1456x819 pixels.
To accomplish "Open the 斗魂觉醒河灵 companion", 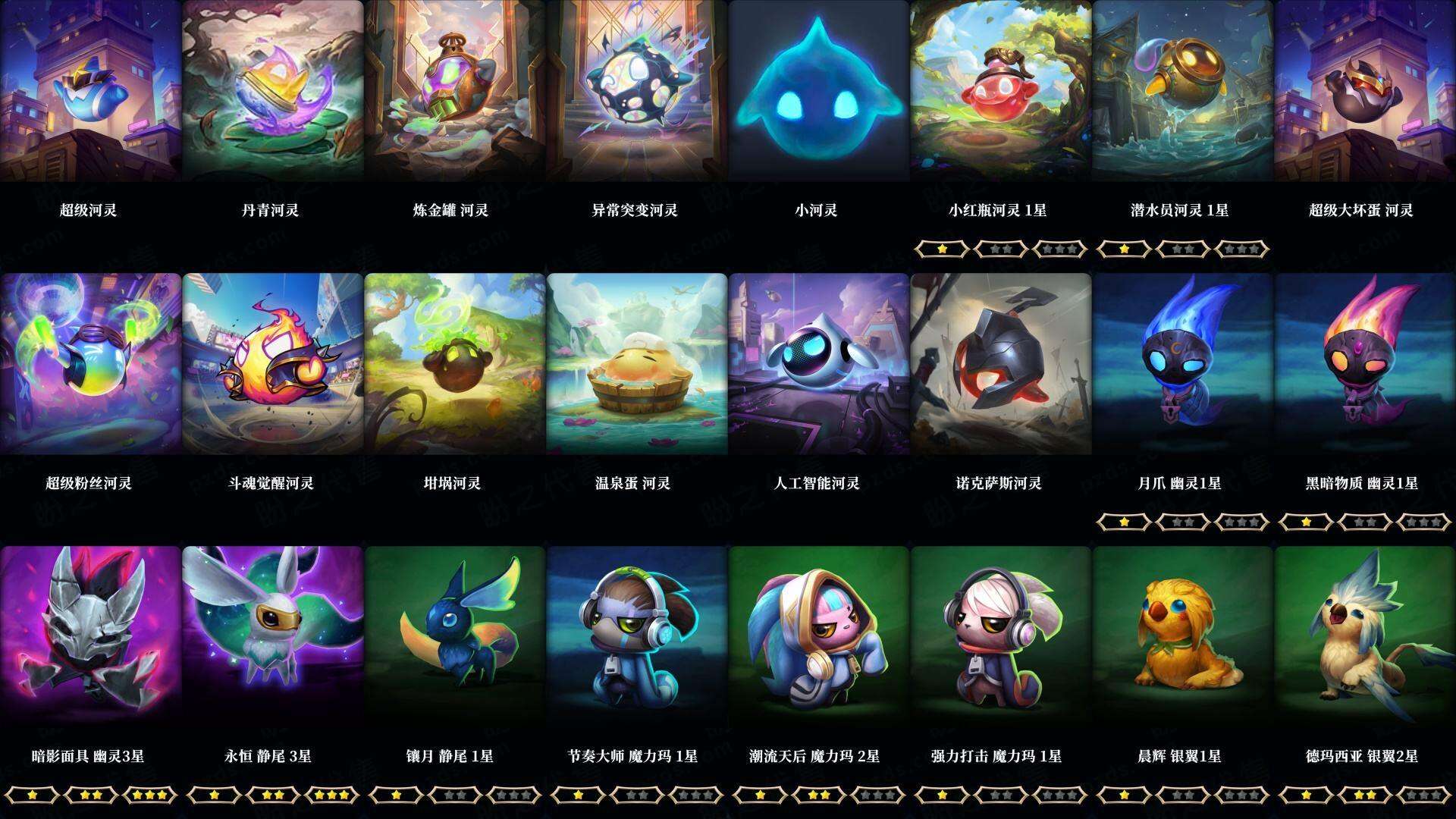I will coord(273,364).
